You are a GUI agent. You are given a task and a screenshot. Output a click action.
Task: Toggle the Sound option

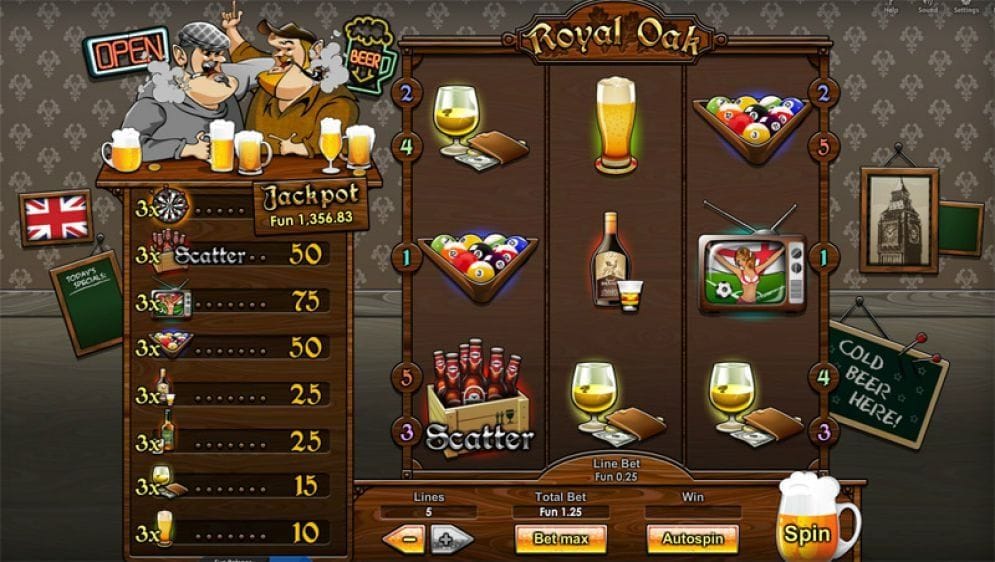[927, 6]
